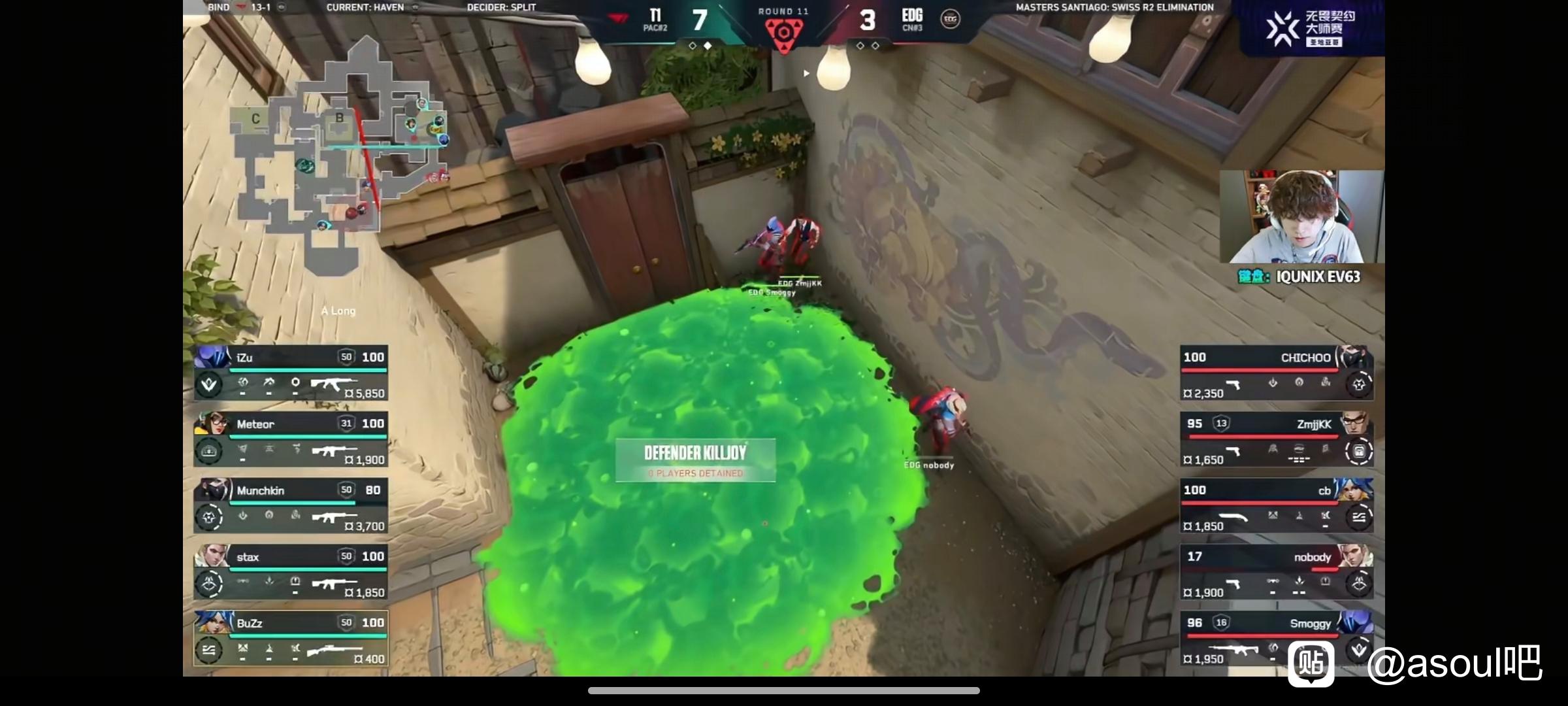Select cb's player row
This screenshot has width=1568, height=706.
[x=1276, y=505]
